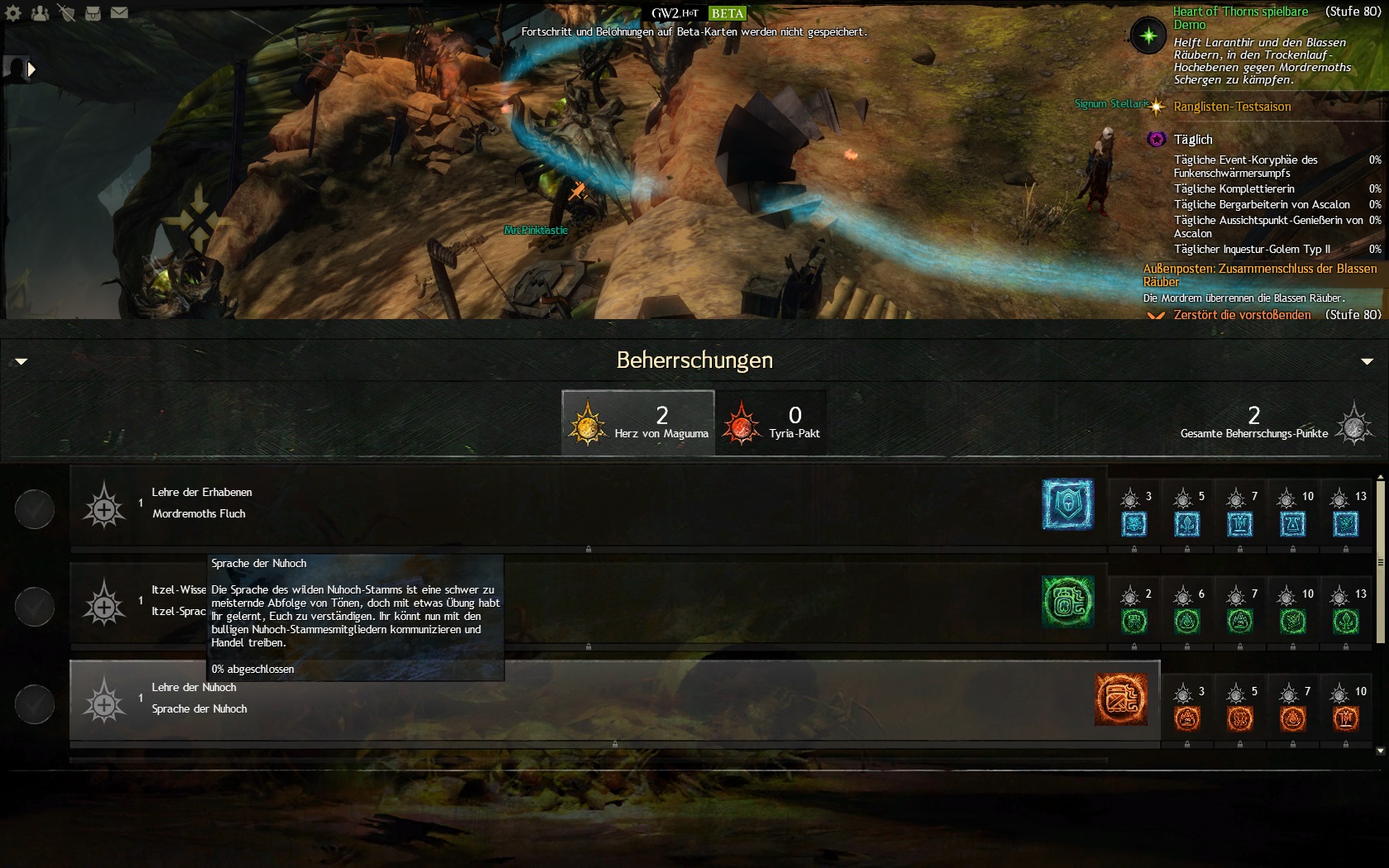The width and height of the screenshot is (1389, 868).
Task: Collapse the Beherrschungen panel with the left arrow
Action: tap(21, 361)
